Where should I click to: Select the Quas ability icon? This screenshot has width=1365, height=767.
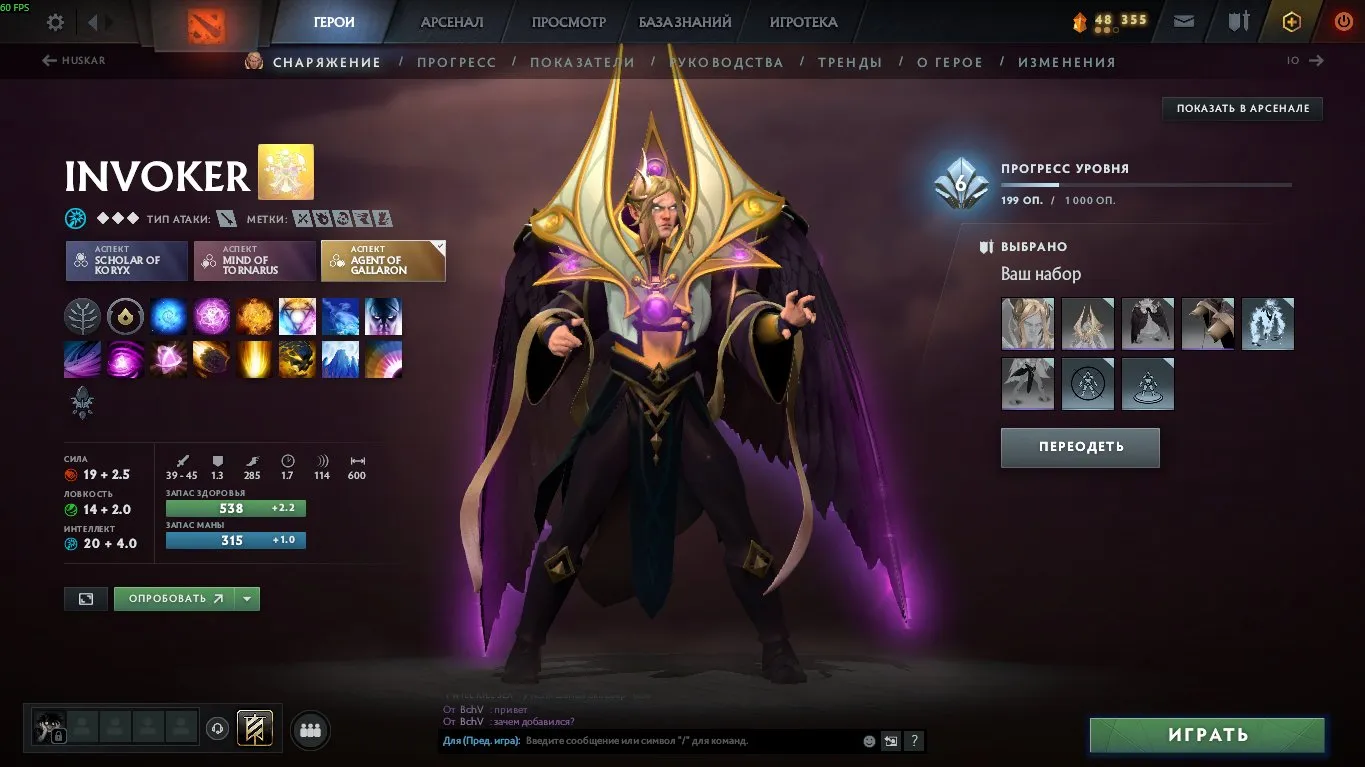click(168, 316)
